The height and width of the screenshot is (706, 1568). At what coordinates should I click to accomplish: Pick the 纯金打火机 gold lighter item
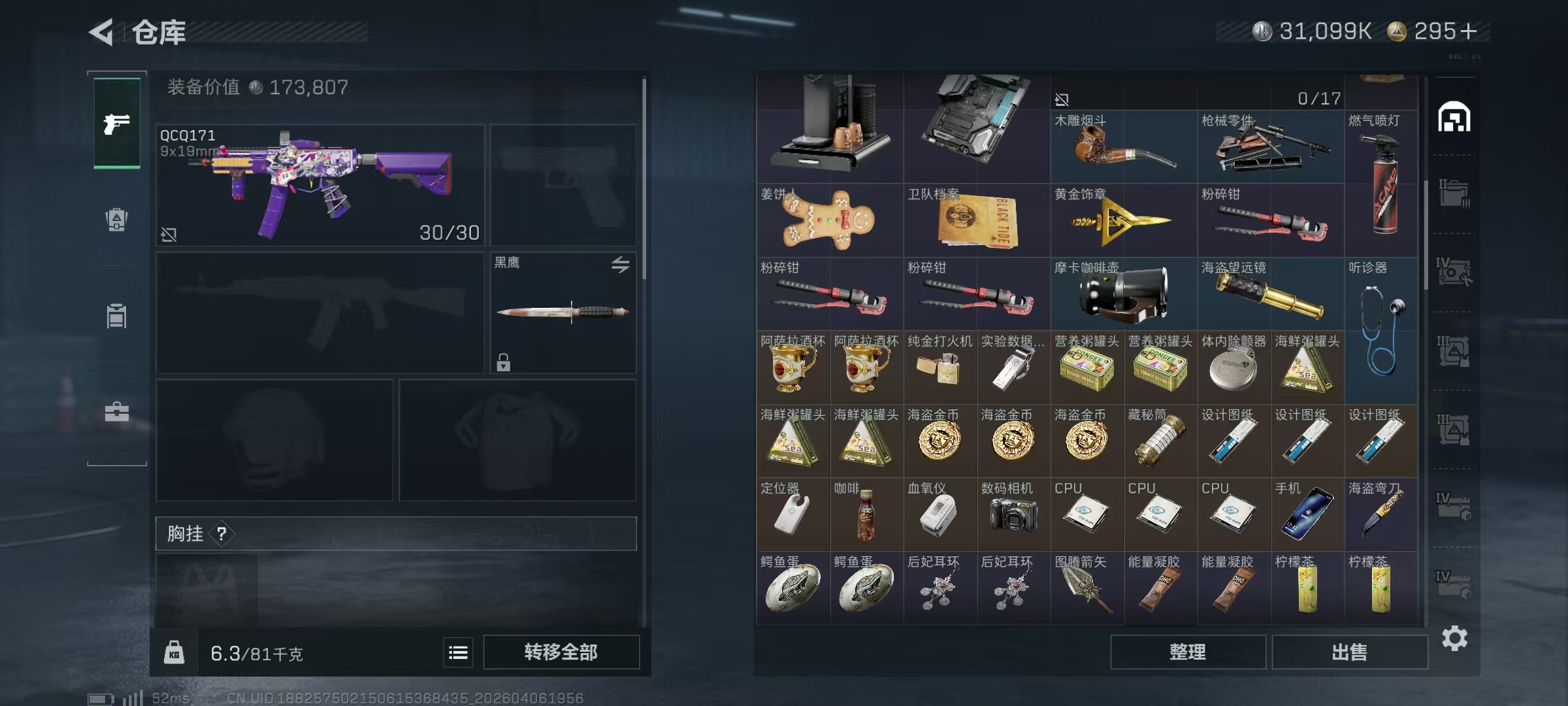pyautogui.click(x=939, y=367)
